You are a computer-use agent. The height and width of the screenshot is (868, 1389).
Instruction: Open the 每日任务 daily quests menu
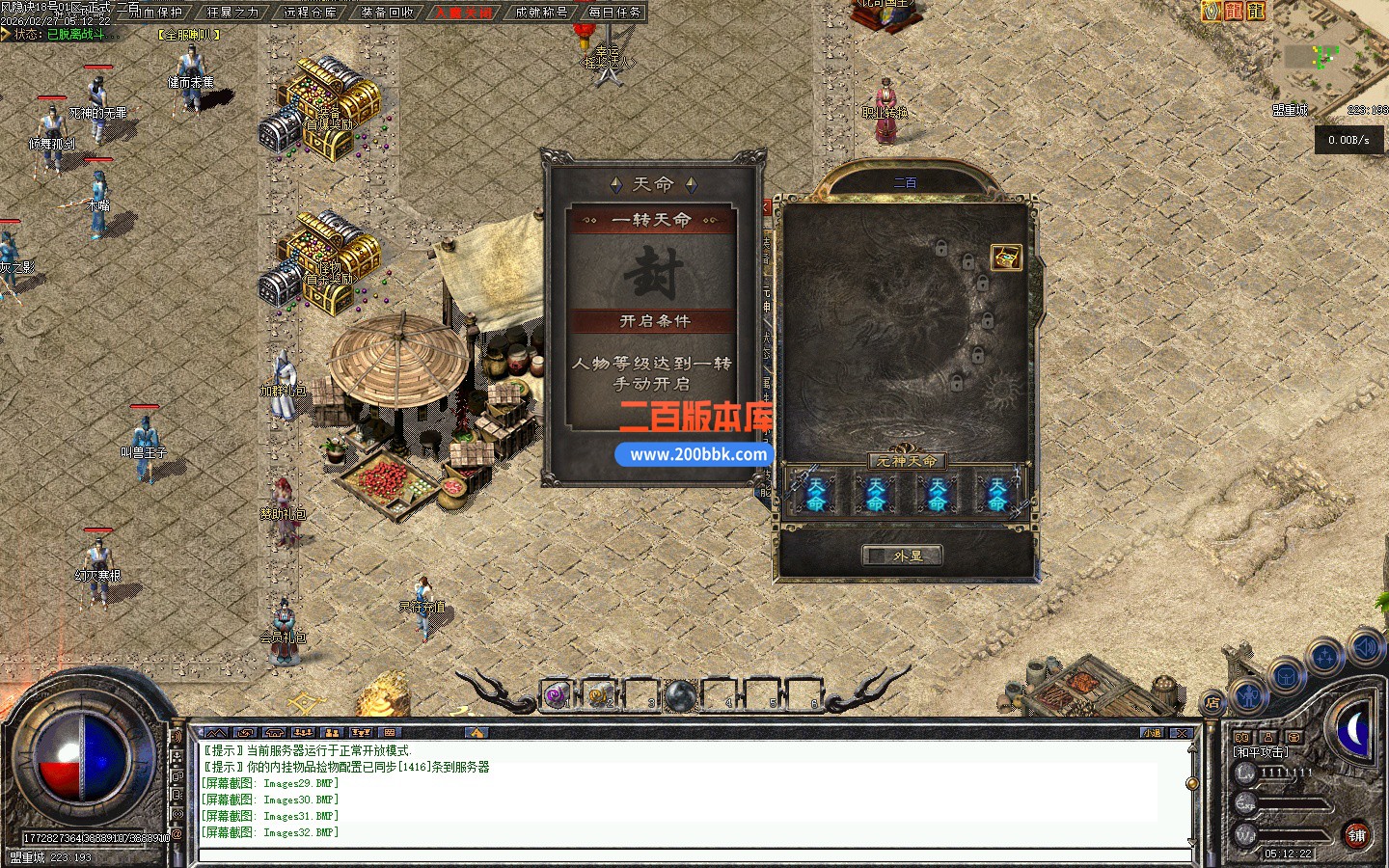point(614,13)
